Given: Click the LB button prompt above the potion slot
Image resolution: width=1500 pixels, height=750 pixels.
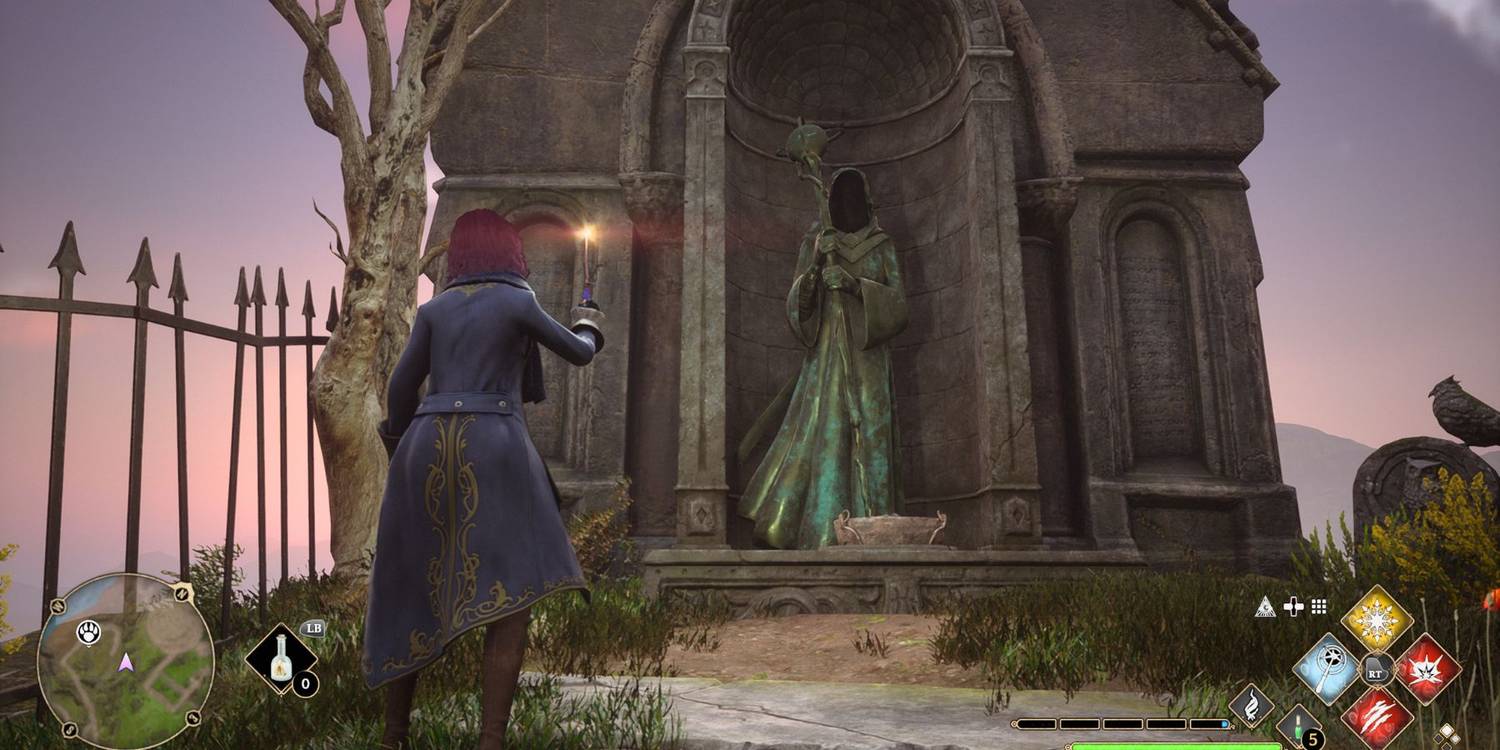Looking at the screenshot, I should (x=314, y=627).
